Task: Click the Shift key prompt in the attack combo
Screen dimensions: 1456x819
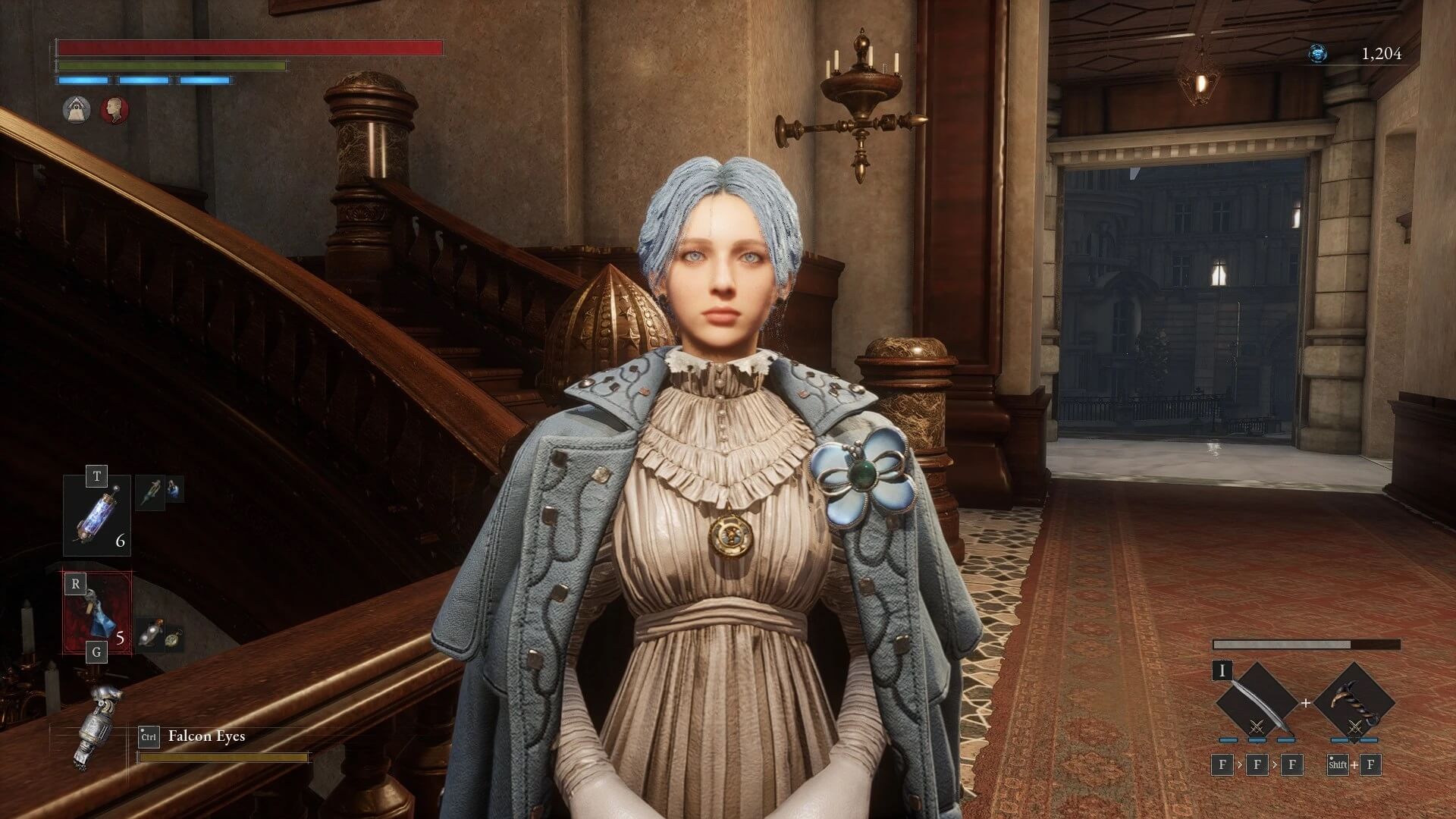Action: (x=1338, y=765)
